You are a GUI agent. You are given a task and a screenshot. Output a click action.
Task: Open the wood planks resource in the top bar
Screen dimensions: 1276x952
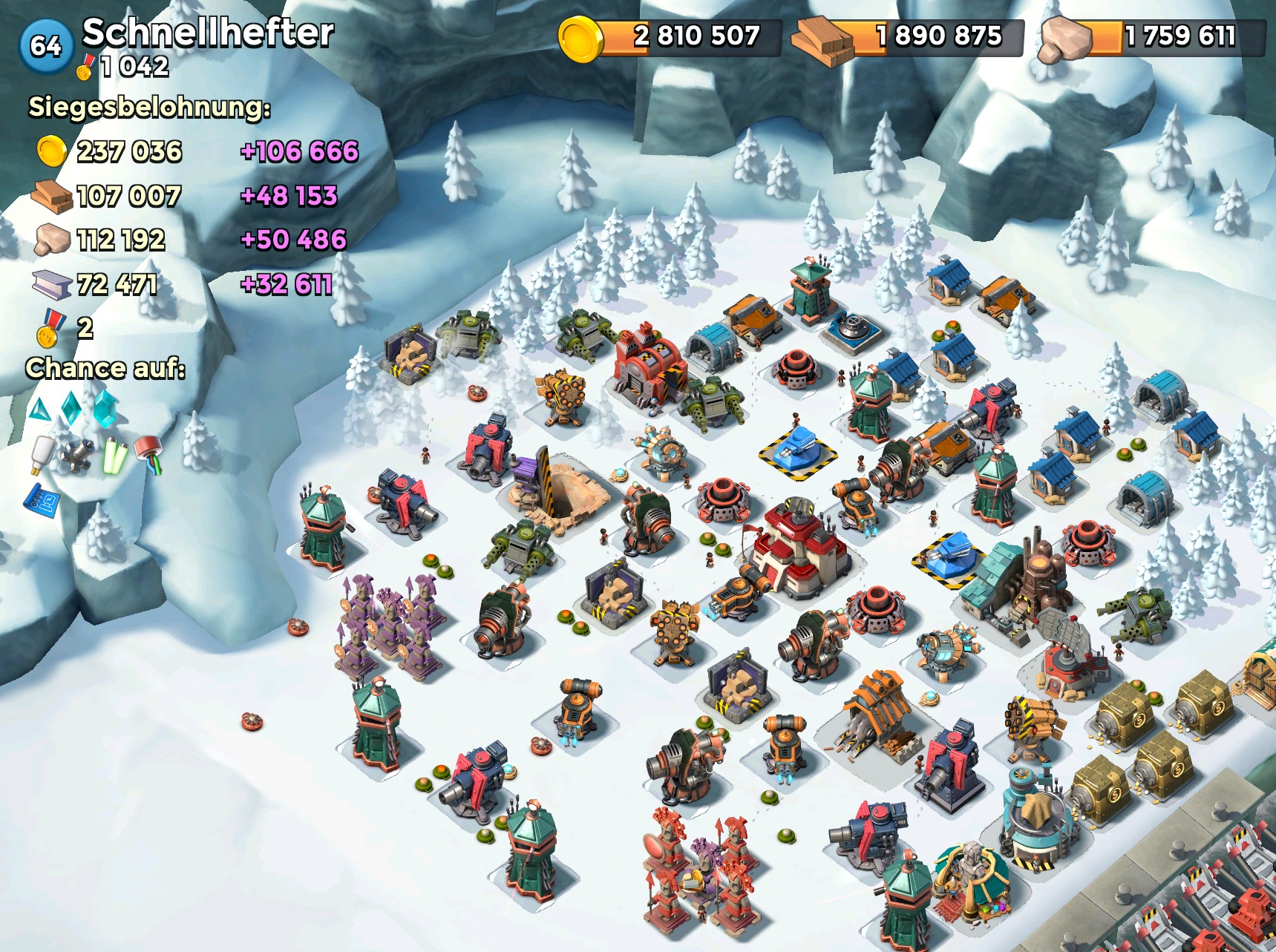822,41
